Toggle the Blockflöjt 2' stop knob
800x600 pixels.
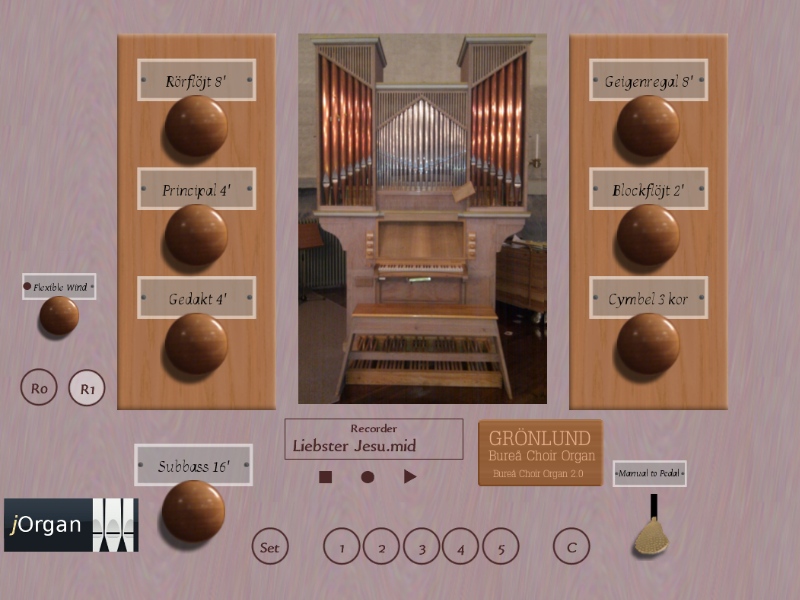(x=648, y=235)
